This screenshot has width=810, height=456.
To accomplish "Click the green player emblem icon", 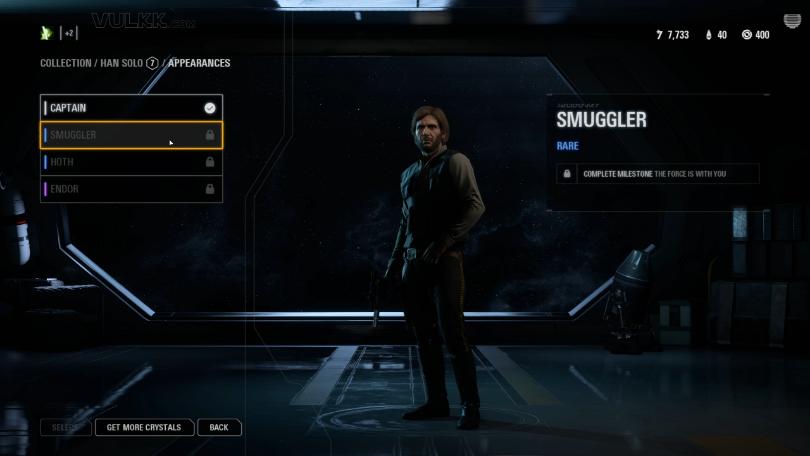I will (x=46, y=33).
